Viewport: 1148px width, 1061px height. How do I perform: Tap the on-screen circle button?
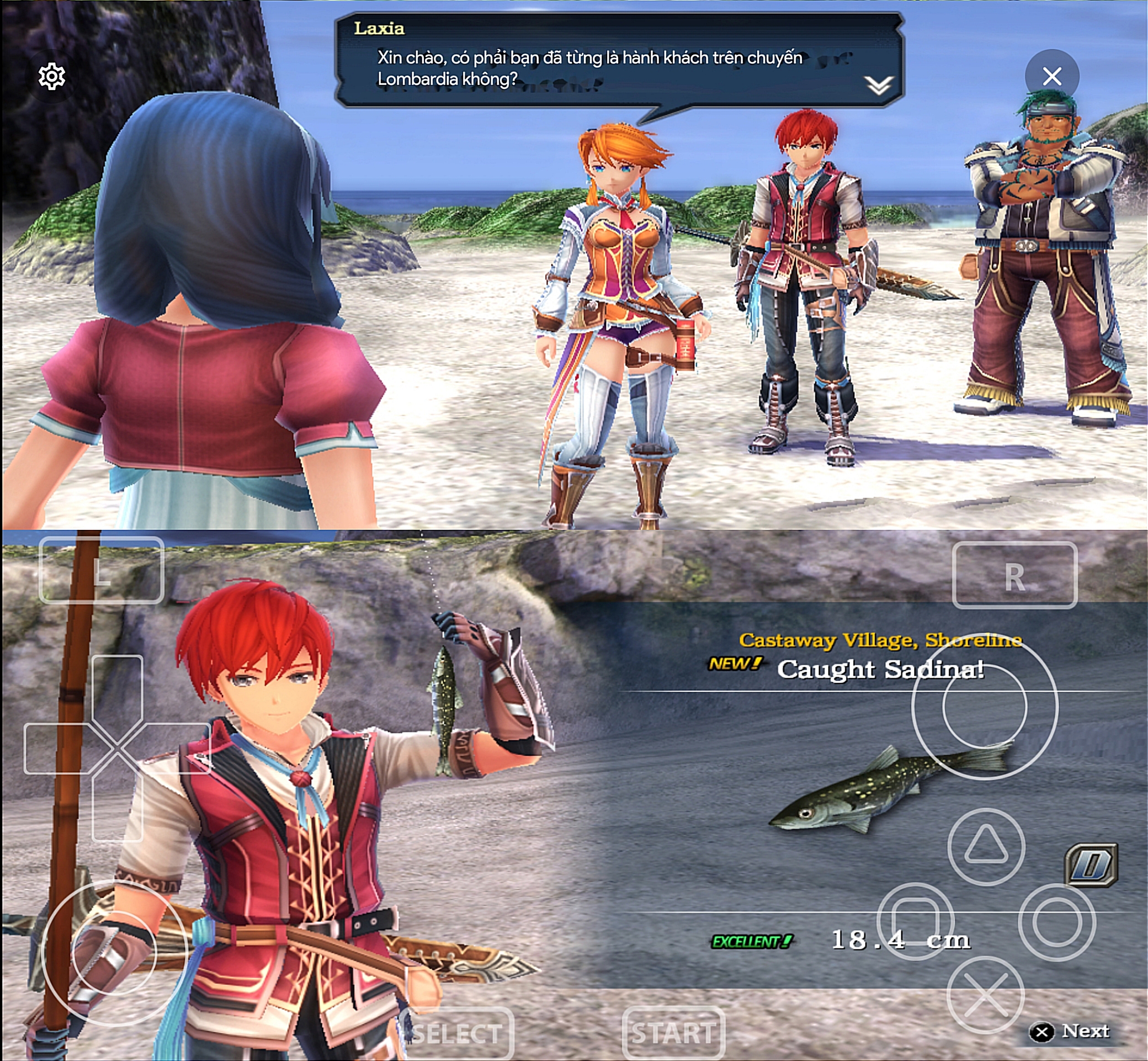click(x=1057, y=922)
